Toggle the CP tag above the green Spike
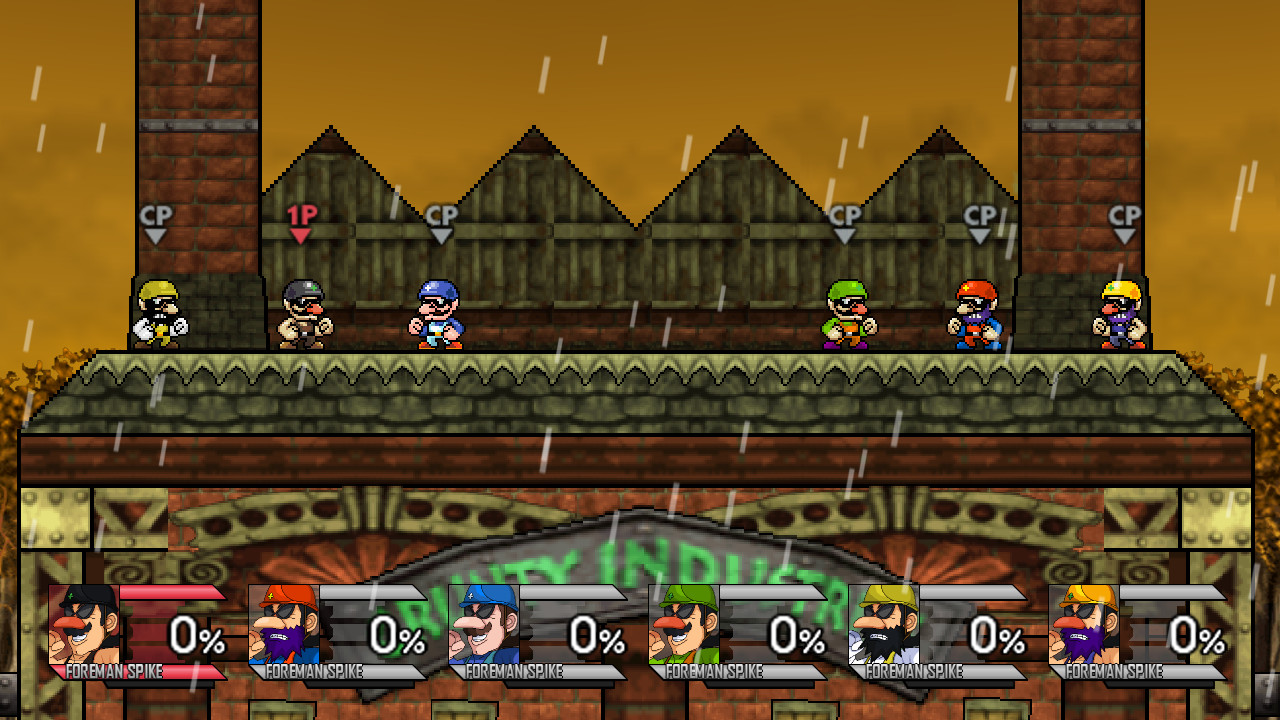 point(843,214)
